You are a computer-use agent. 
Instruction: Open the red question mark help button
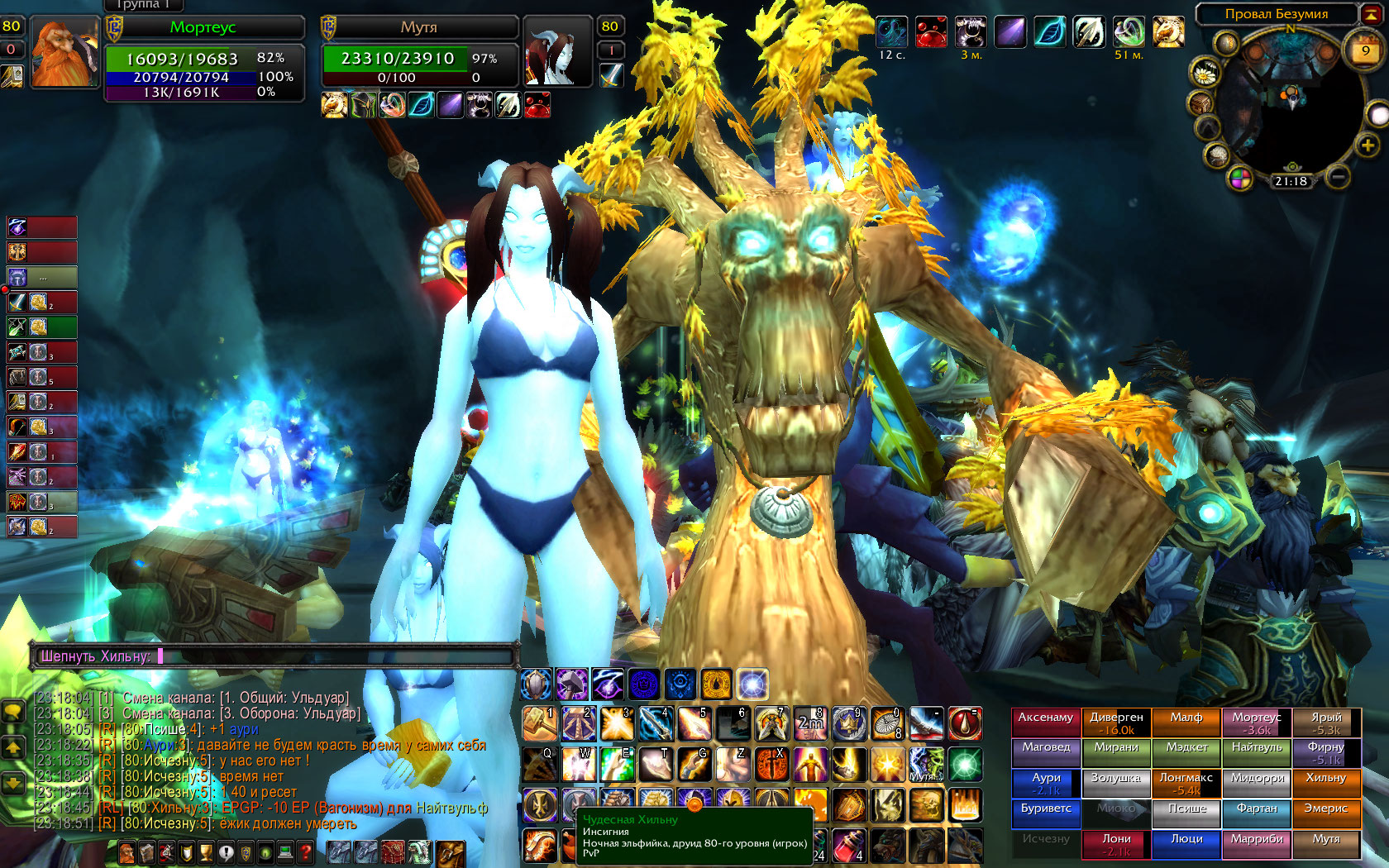click(x=305, y=852)
